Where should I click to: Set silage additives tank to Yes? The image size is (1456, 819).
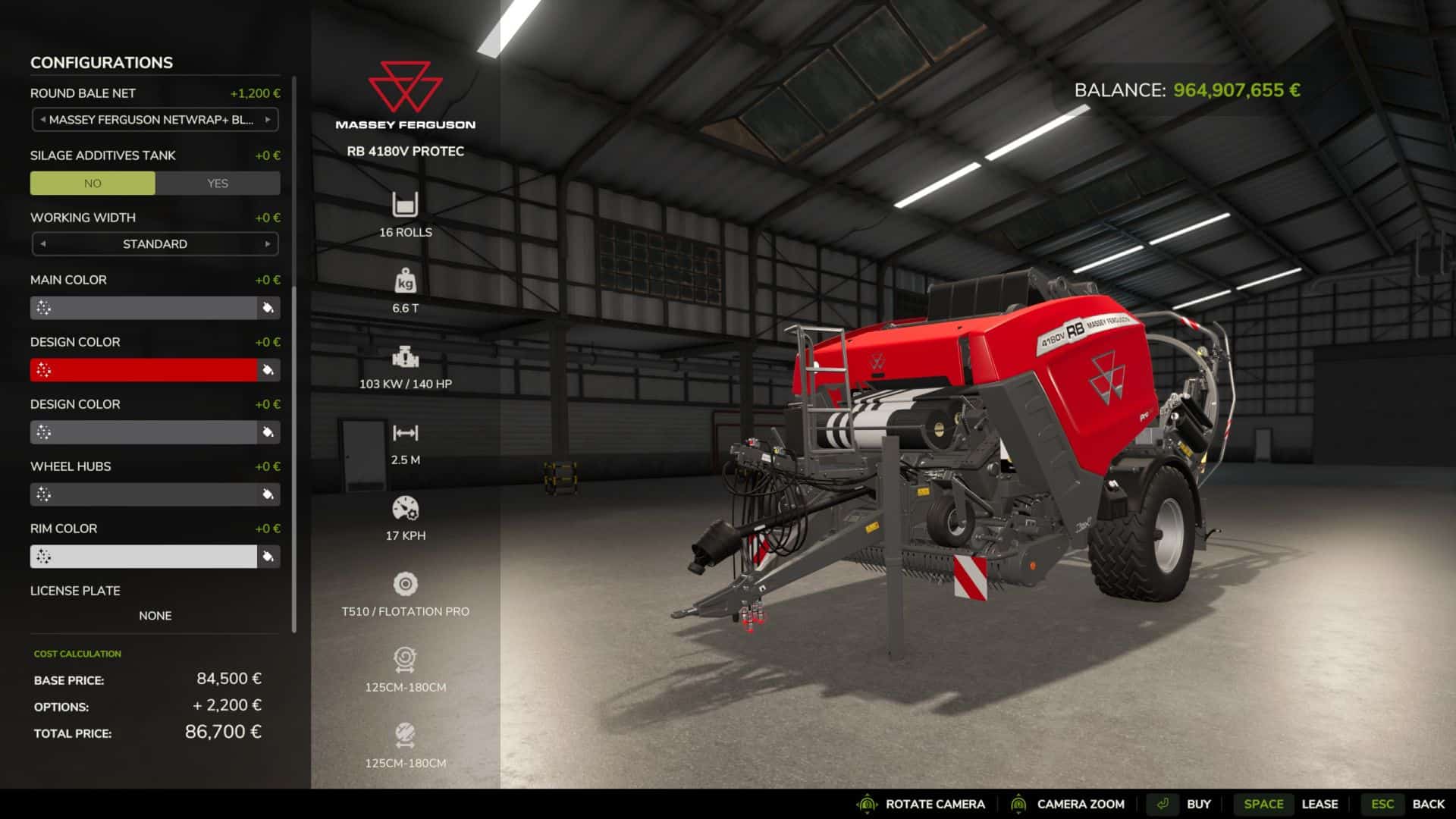218,184
